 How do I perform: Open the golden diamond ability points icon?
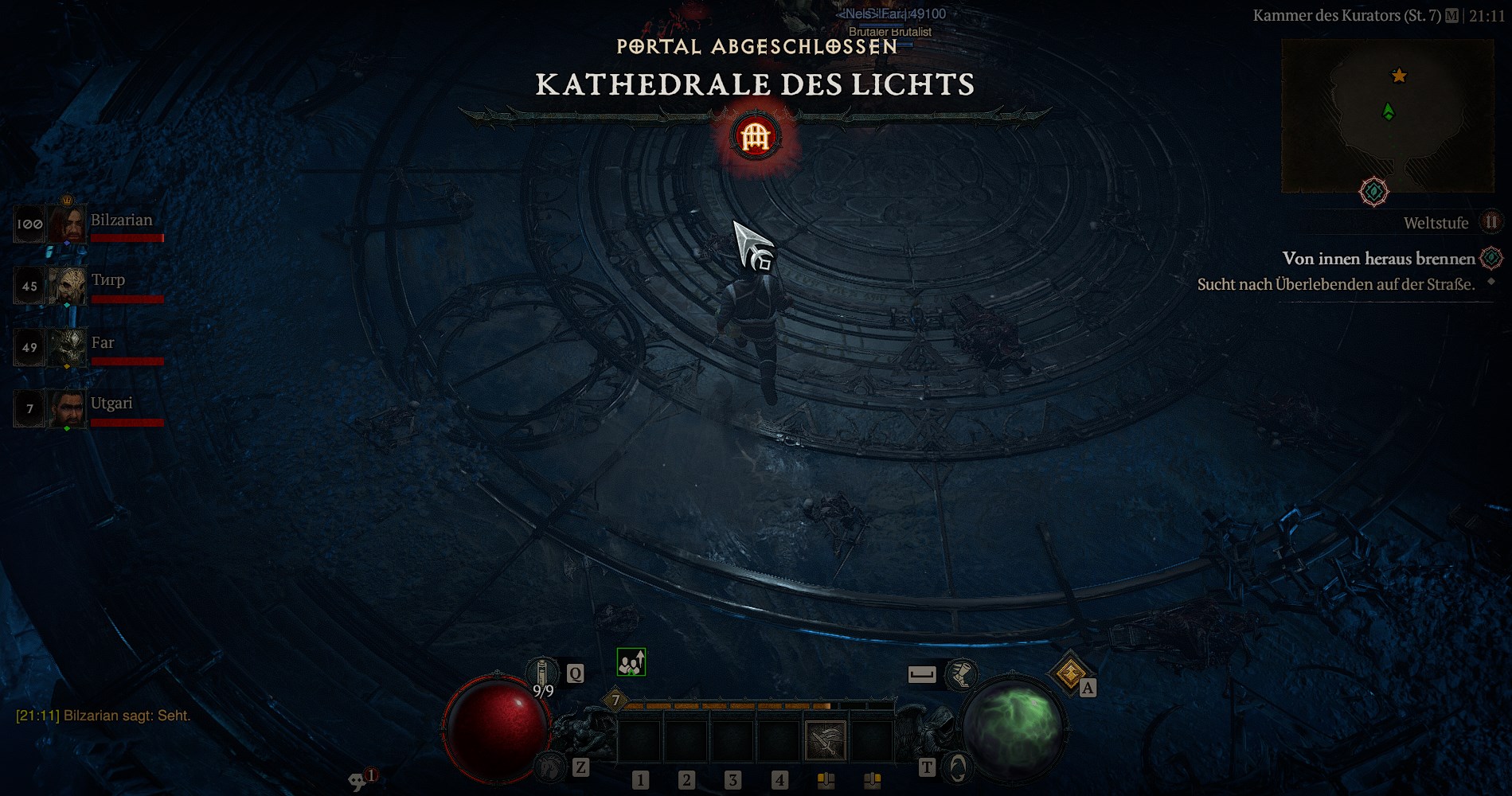pos(1069,673)
